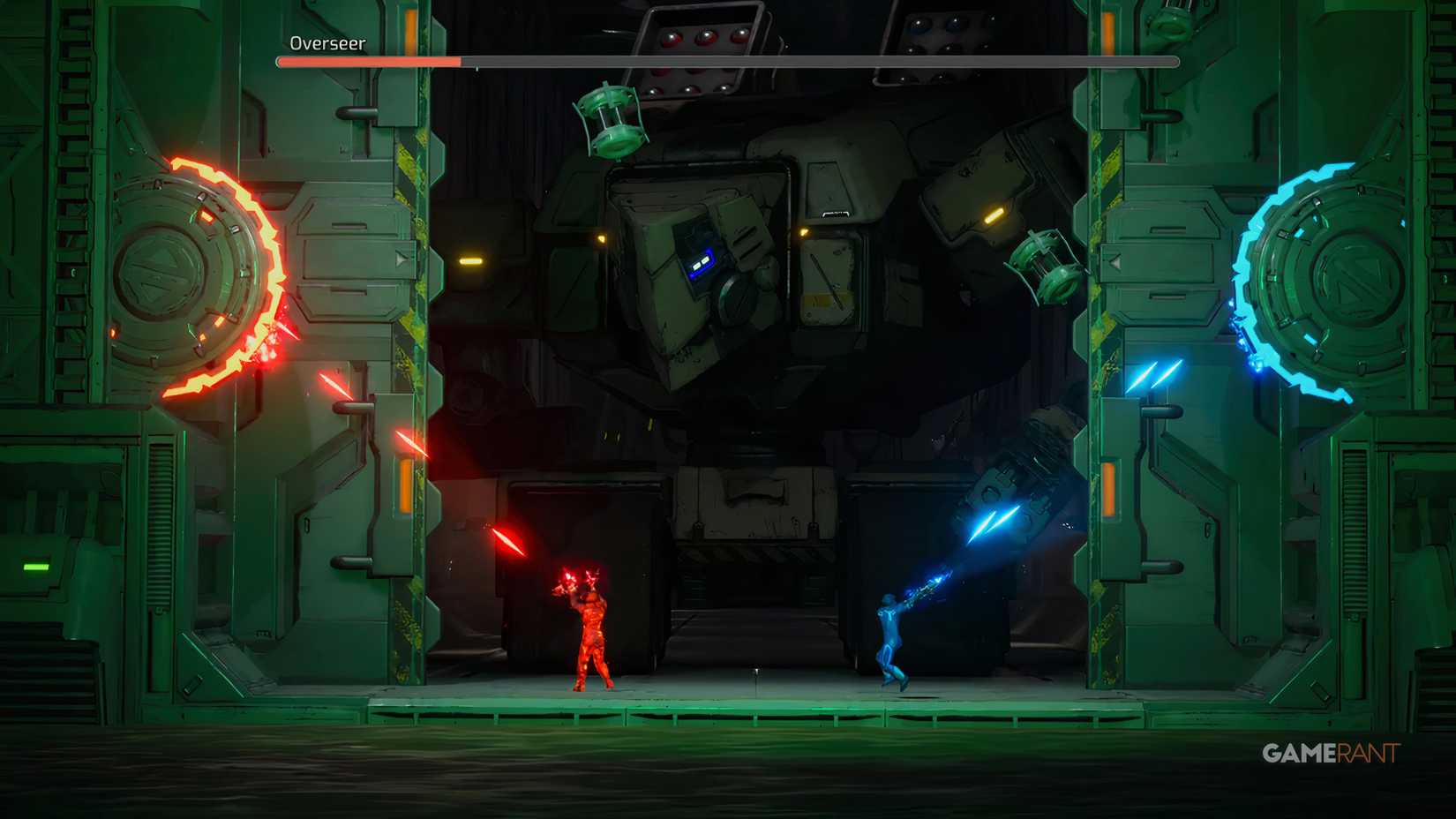Expand the Overseer boss info header
Image resolution: width=1456 pixels, height=819 pixels.
click(x=326, y=41)
